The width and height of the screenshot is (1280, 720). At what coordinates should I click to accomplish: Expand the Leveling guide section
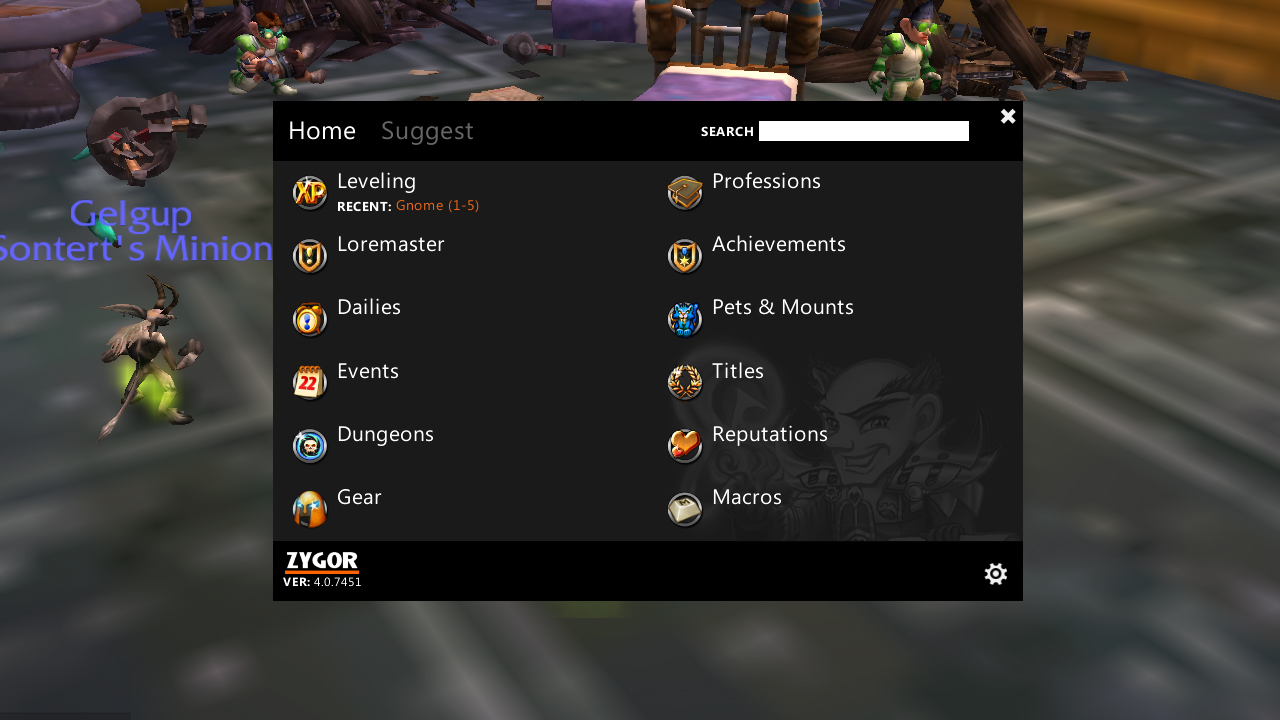pos(377,181)
